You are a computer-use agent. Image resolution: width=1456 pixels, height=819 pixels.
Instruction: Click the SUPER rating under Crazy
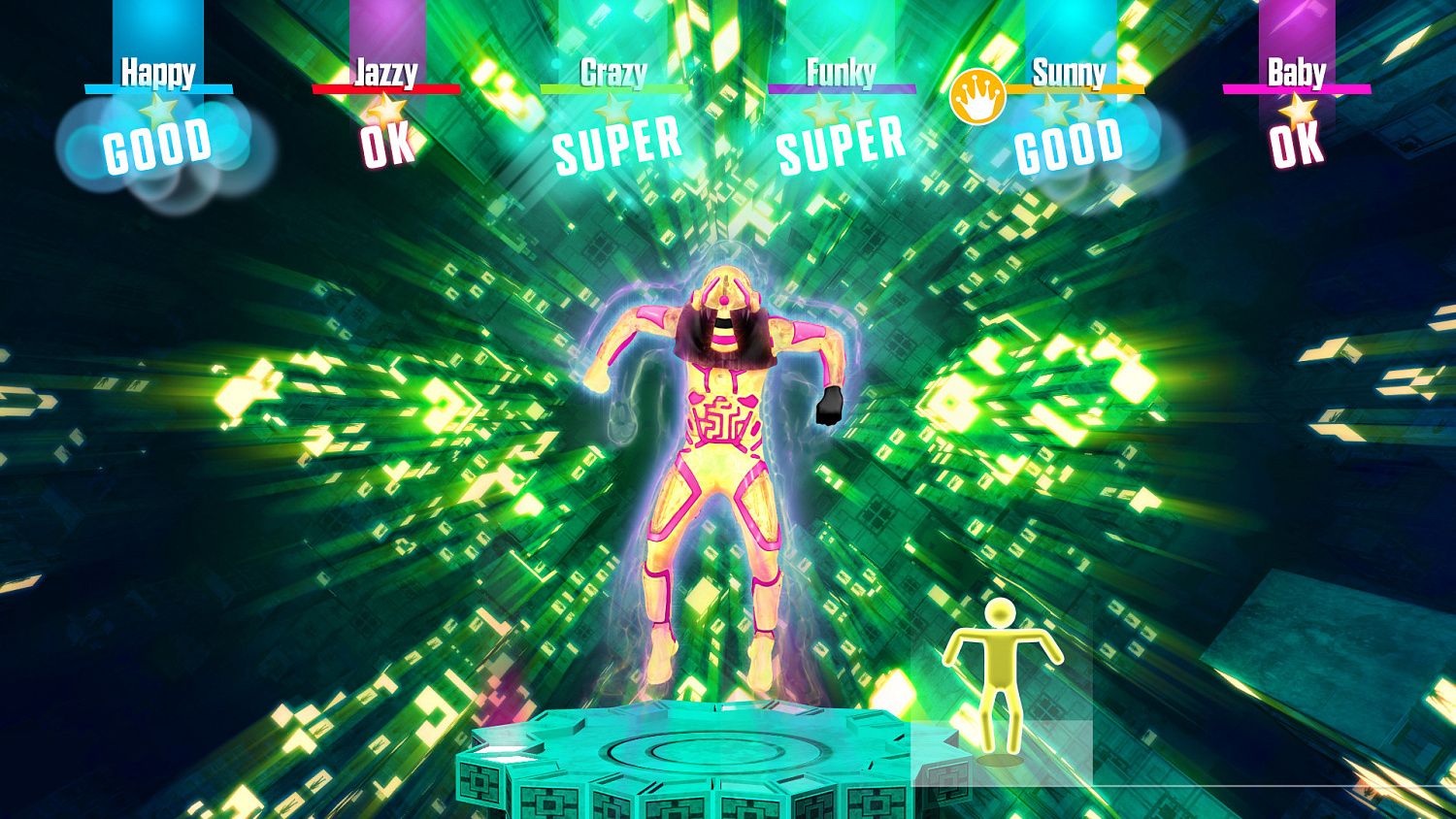pos(614,144)
